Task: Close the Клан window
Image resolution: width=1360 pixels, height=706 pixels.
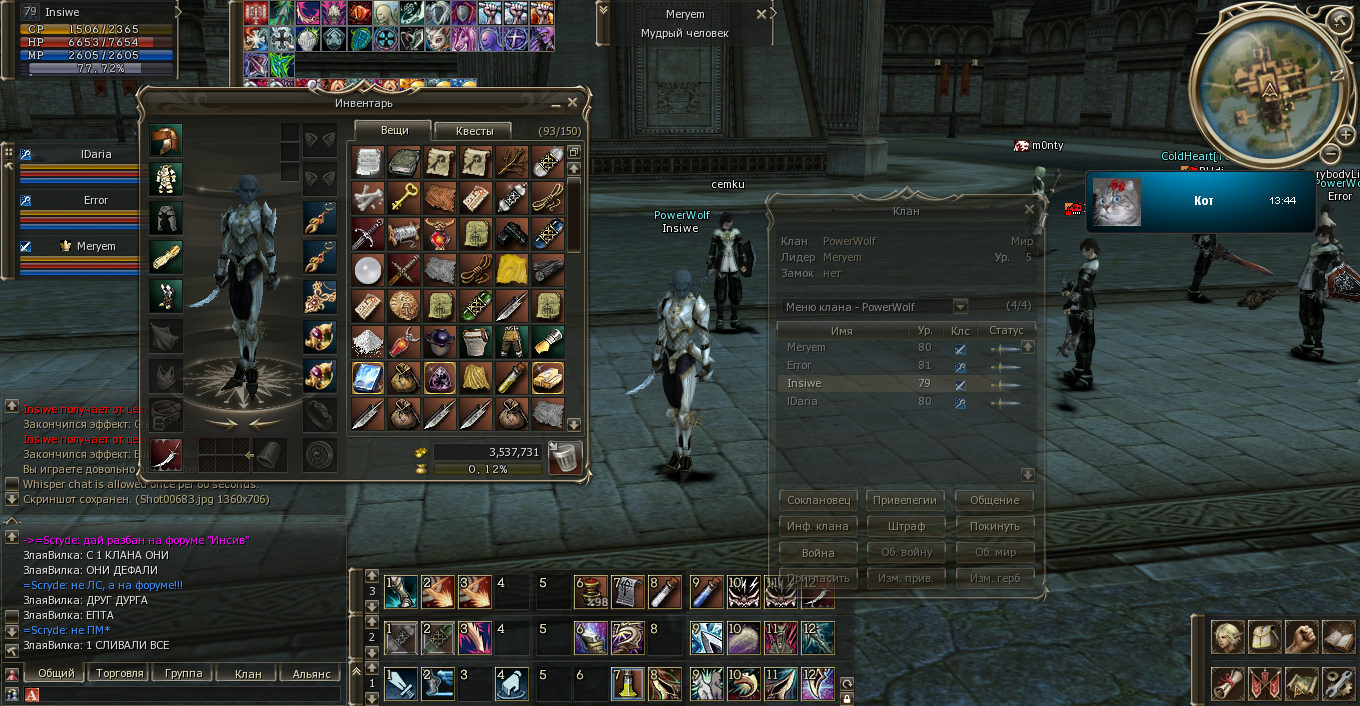Action: tap(1030, 210)
